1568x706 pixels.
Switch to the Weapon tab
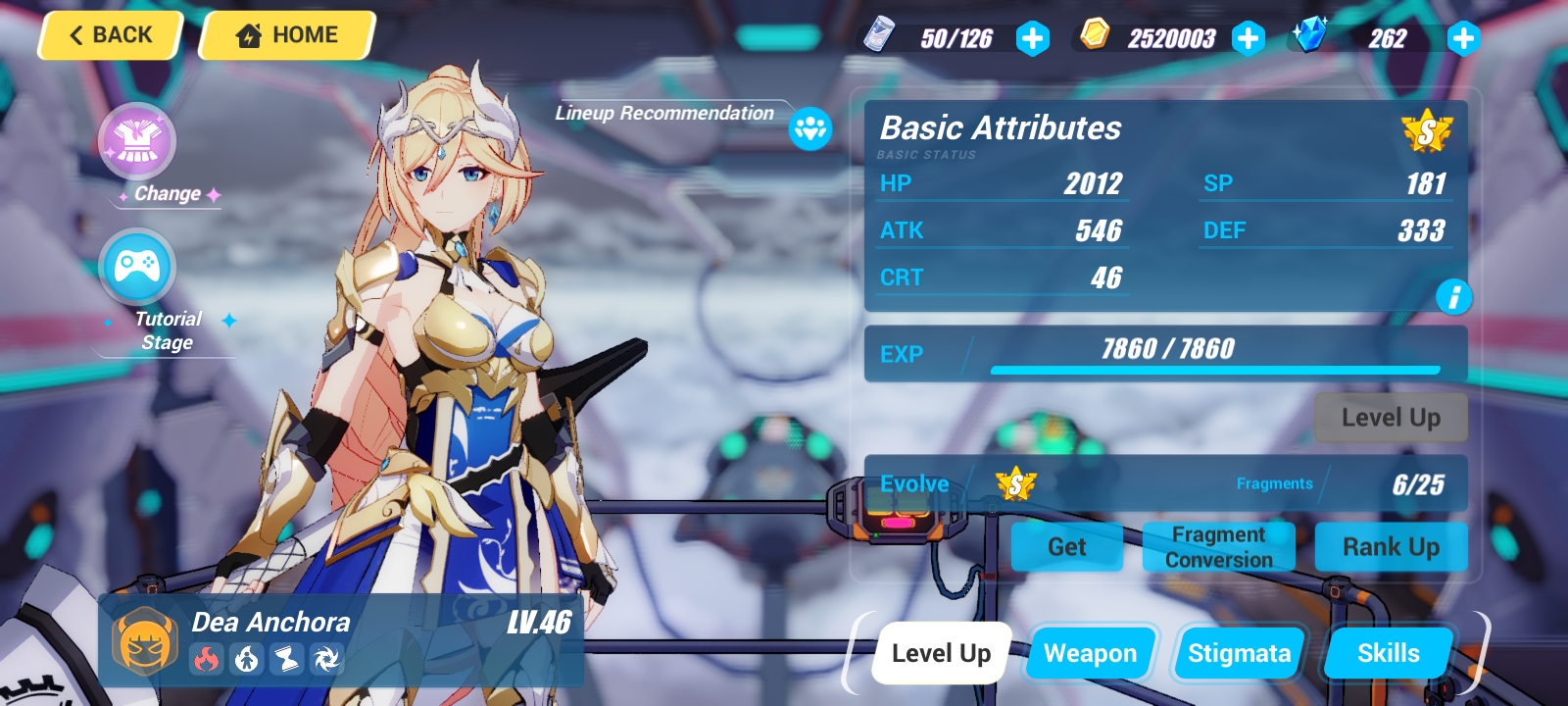click(x=1090, y=652)
